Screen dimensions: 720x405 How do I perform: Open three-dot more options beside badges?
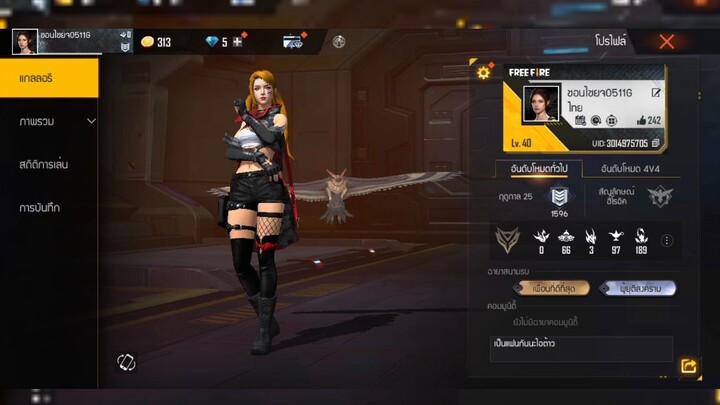[667, 240]
